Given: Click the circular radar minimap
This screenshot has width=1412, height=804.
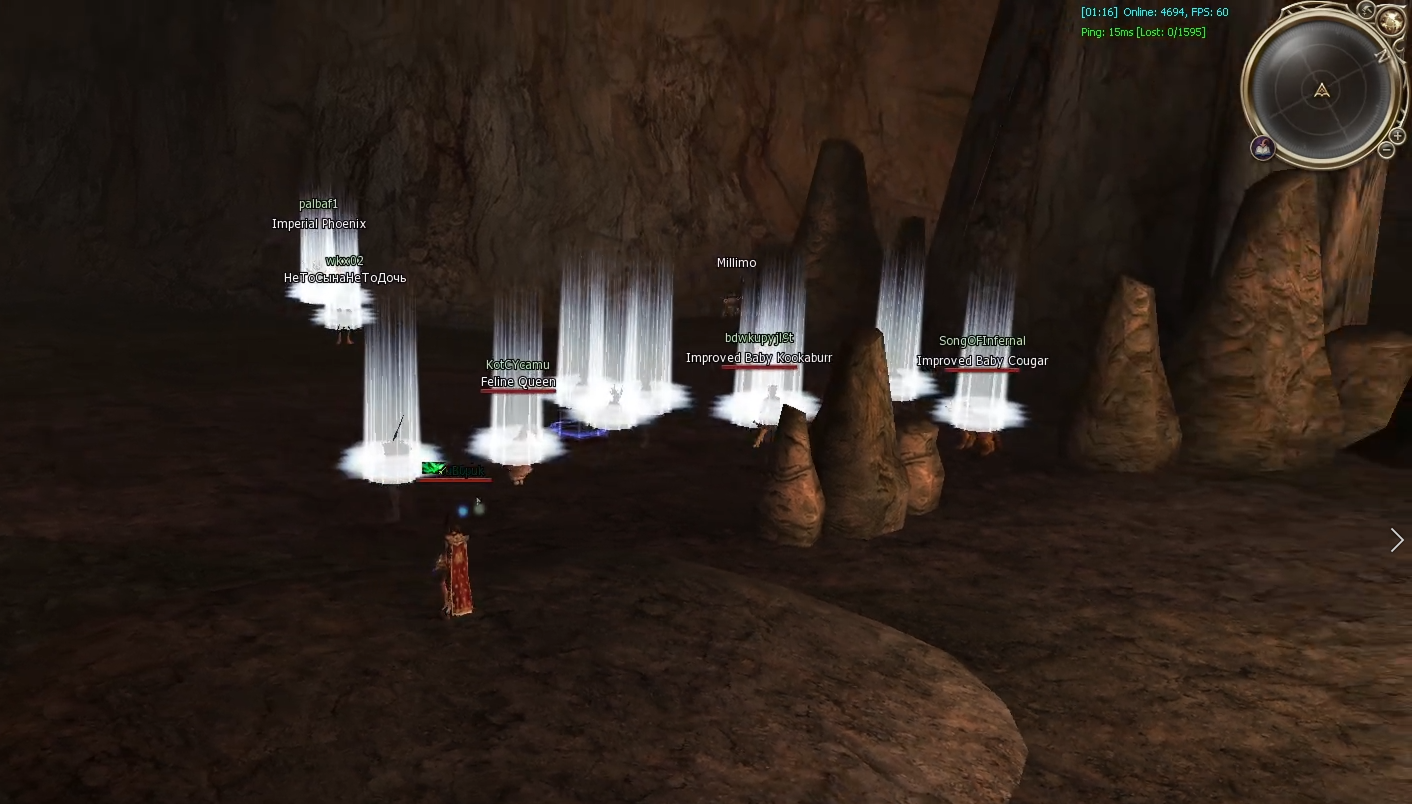Looking at the screenshot, I should [1322, 91].
